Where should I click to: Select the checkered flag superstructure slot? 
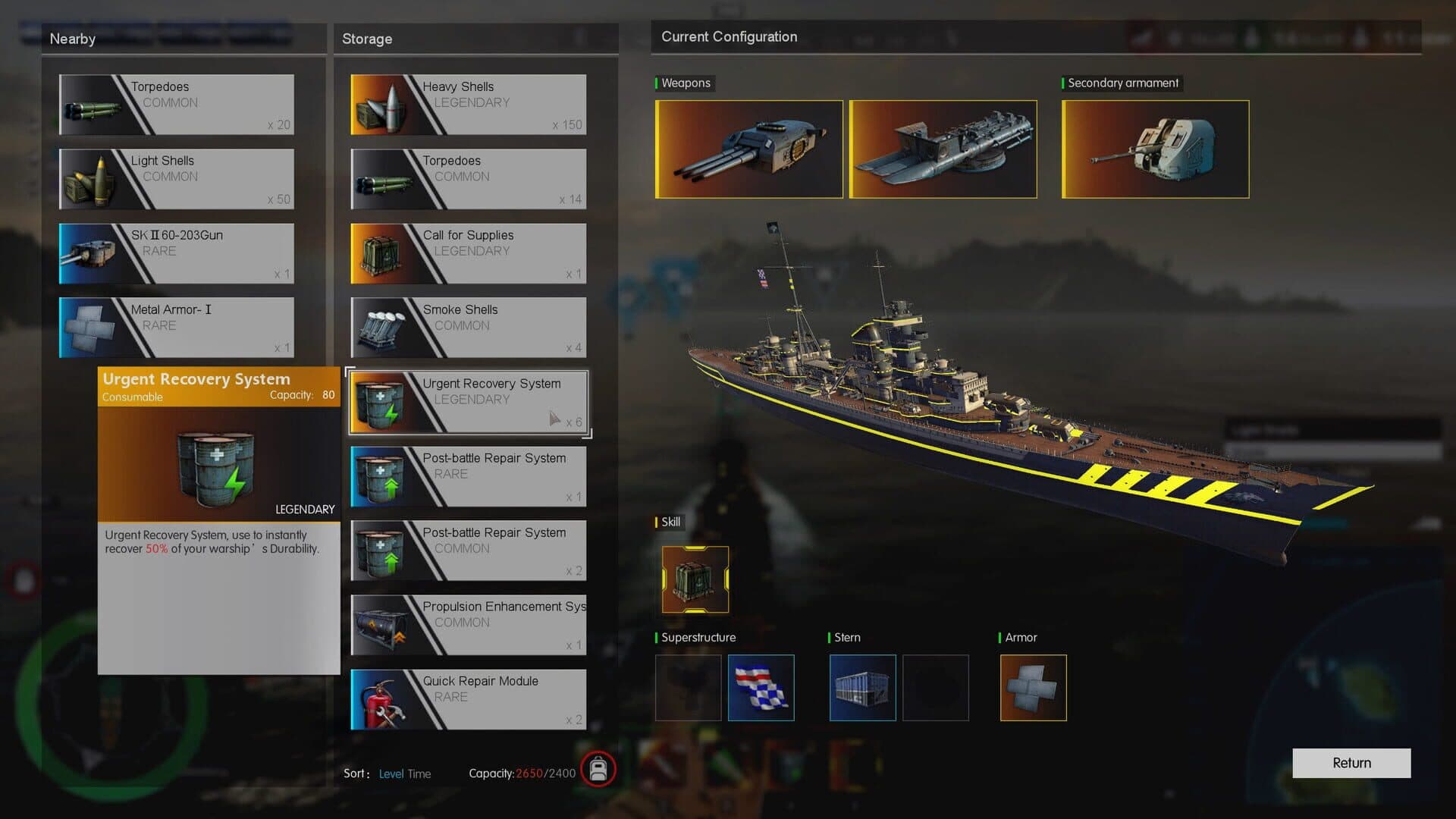(x=761, y=688)
